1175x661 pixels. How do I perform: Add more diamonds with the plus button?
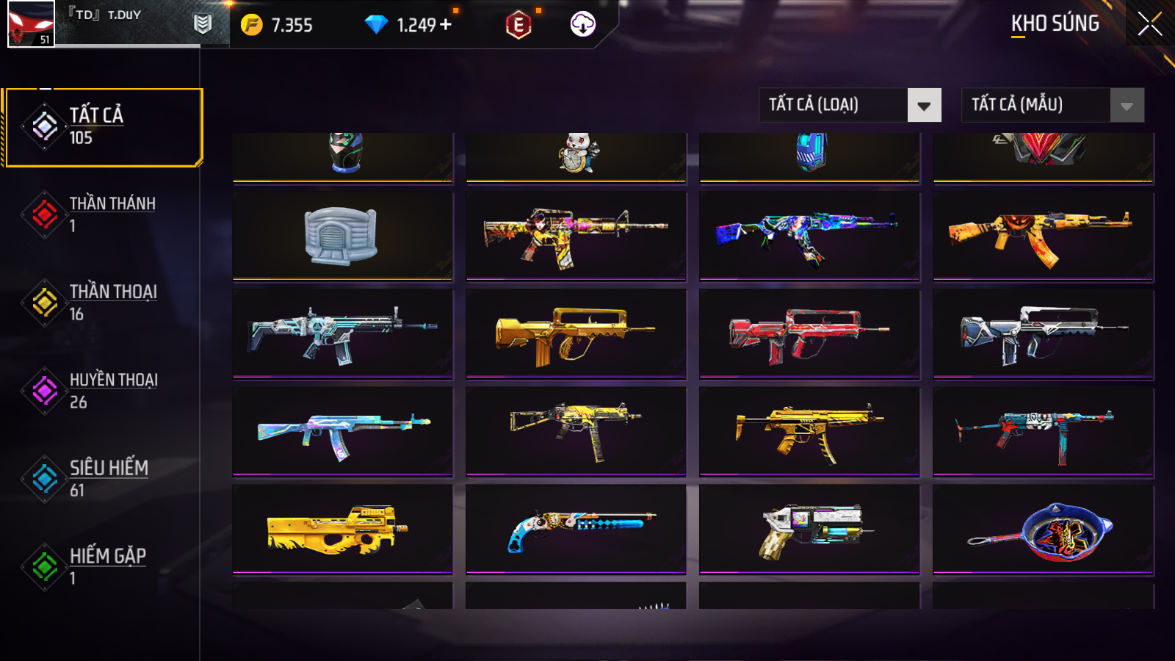445,25
